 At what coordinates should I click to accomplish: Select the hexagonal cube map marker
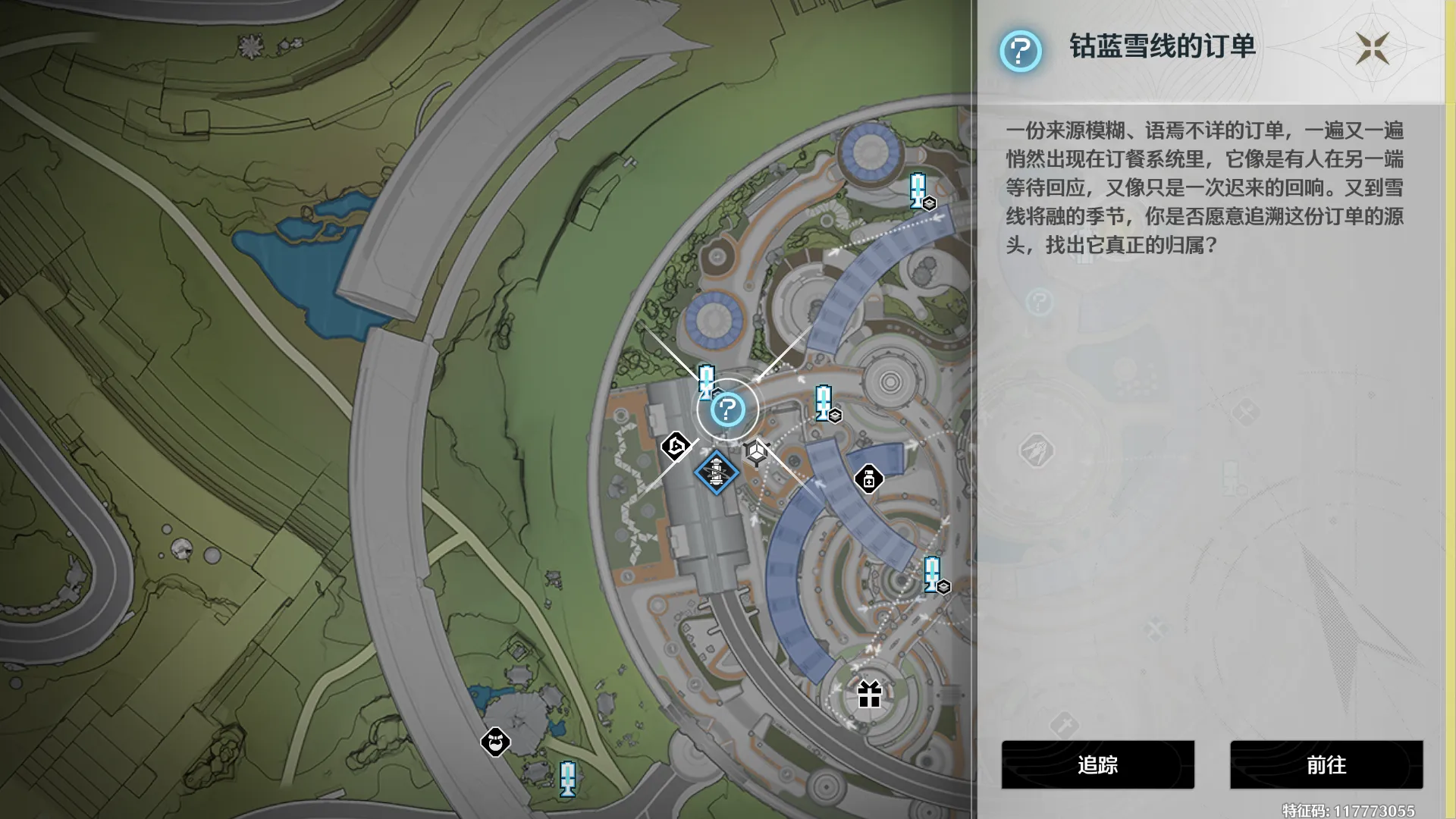pos(756,452)
